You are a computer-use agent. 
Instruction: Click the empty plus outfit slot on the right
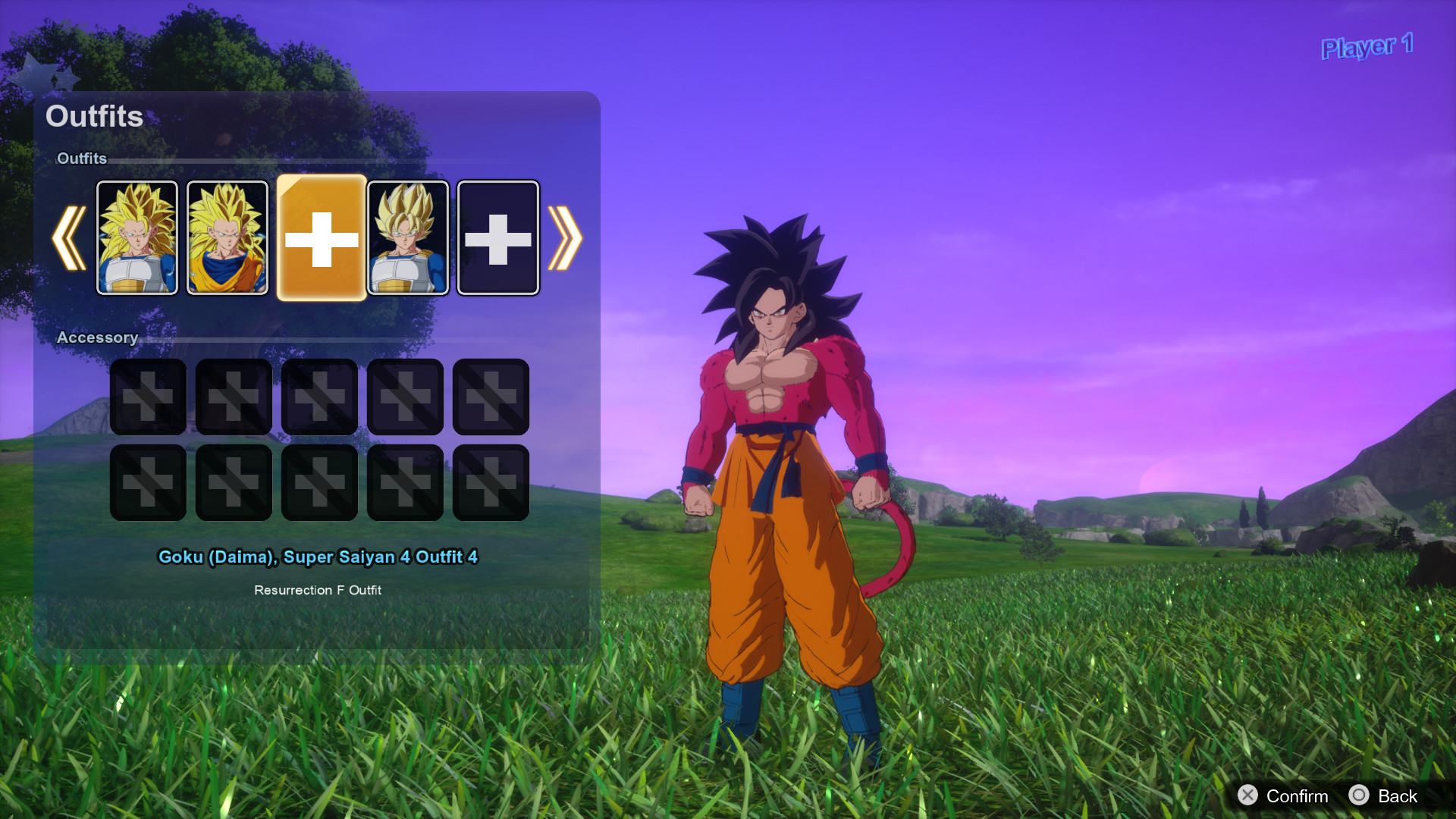[x=497, y=237]
